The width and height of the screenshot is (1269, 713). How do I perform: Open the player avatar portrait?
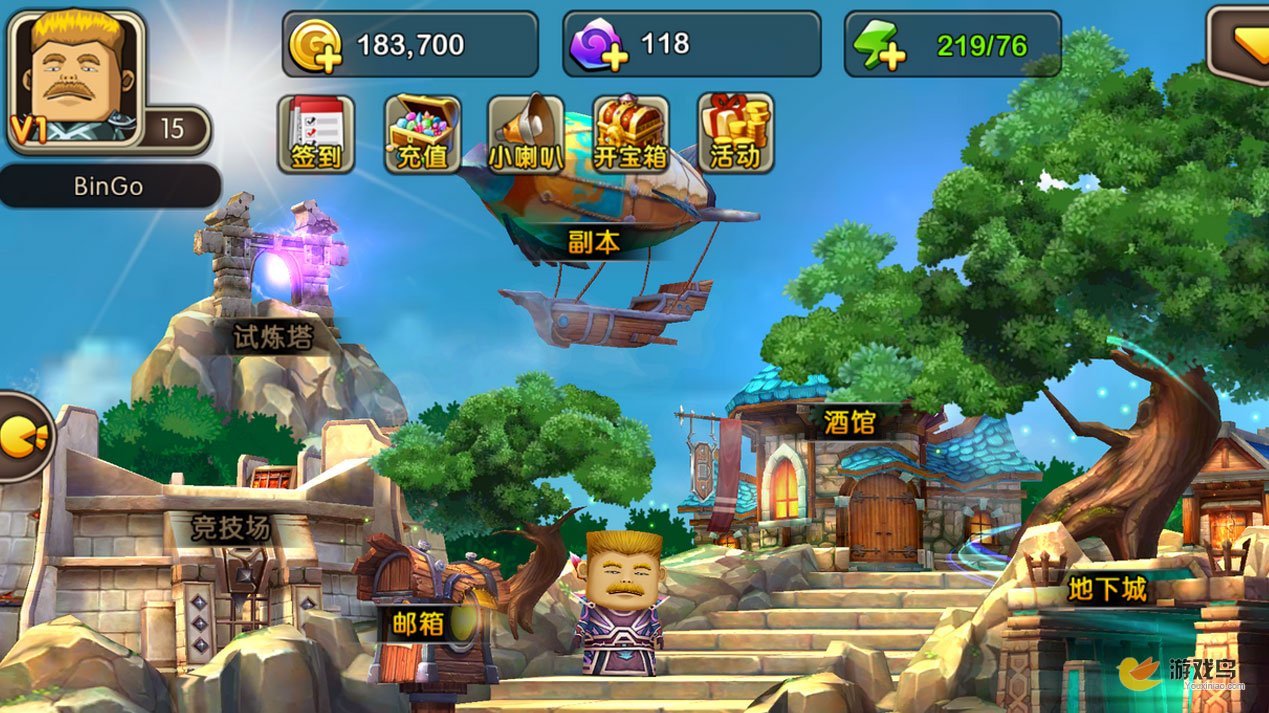[x=77, y=77]
